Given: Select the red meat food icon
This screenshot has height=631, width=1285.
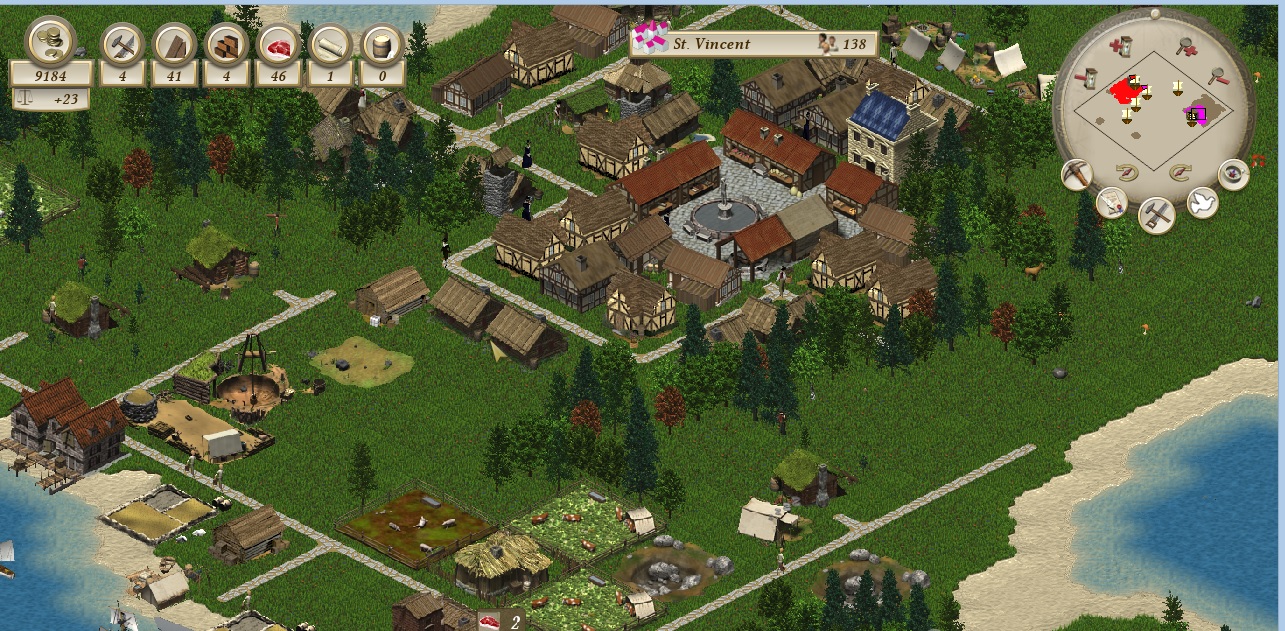Looking at the screenshot, I should click(279, 45).
